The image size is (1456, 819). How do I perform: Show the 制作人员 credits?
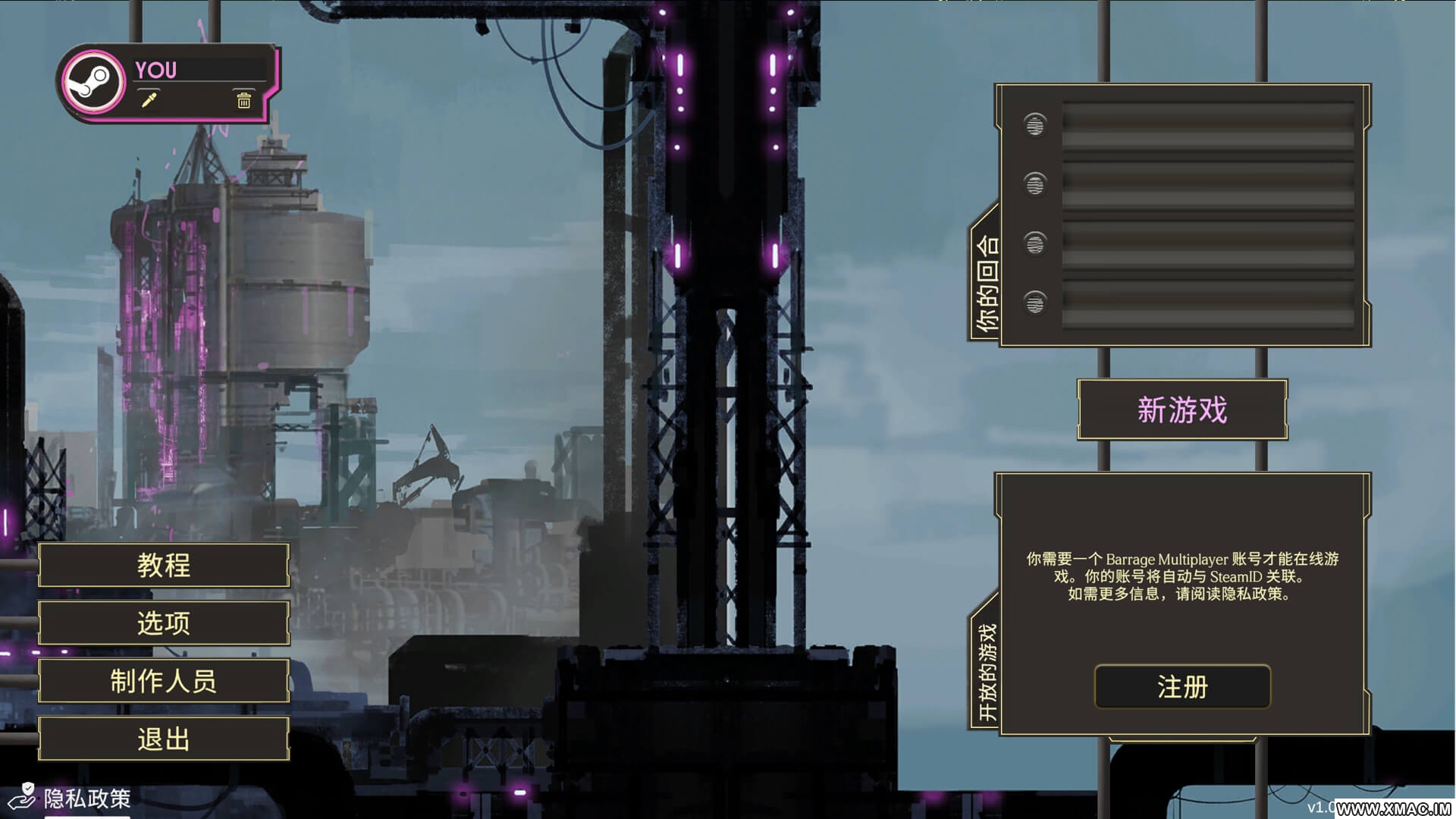tap(164, 681)
